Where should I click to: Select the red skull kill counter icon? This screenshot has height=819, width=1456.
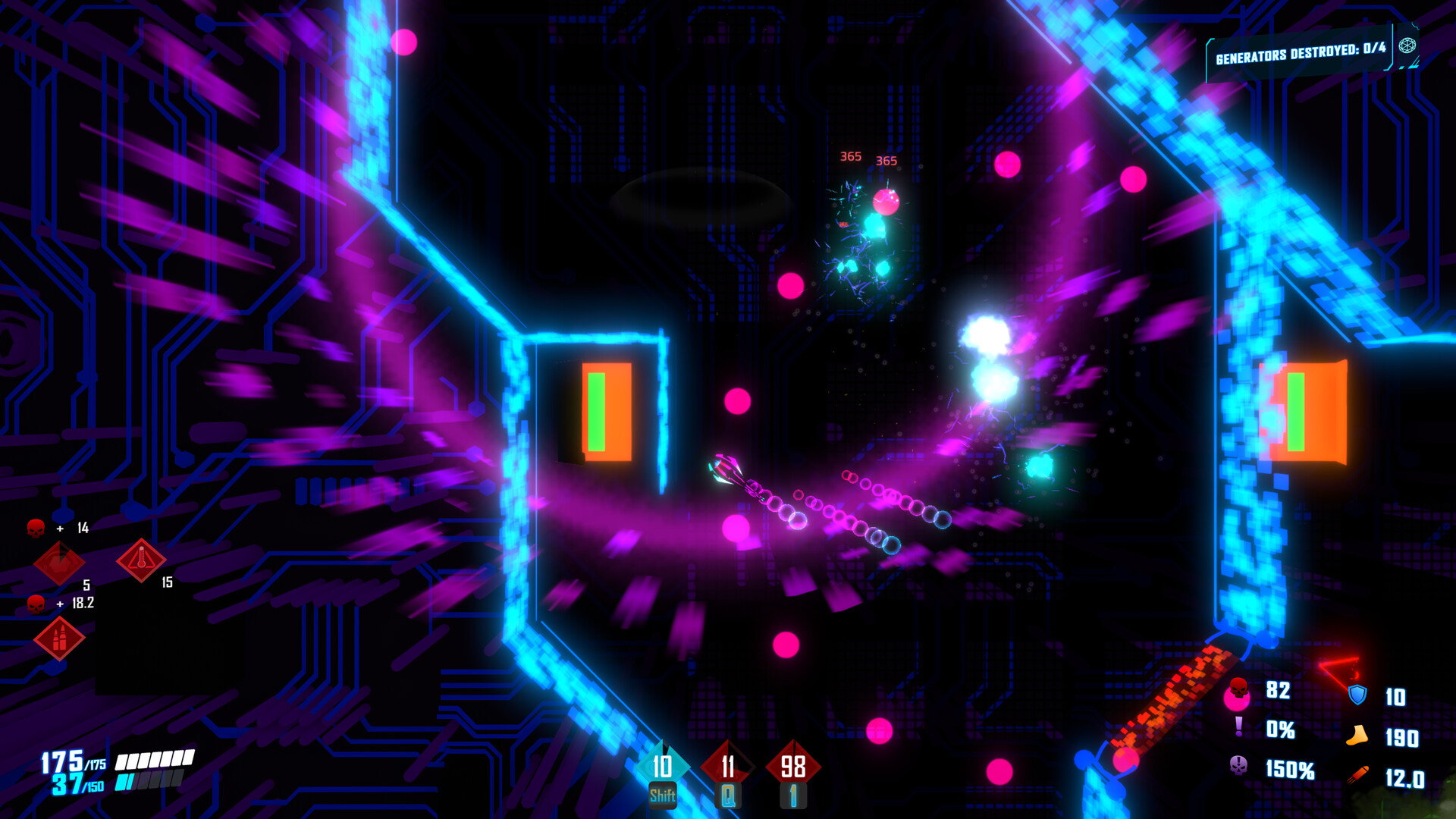pos(1238,688)
